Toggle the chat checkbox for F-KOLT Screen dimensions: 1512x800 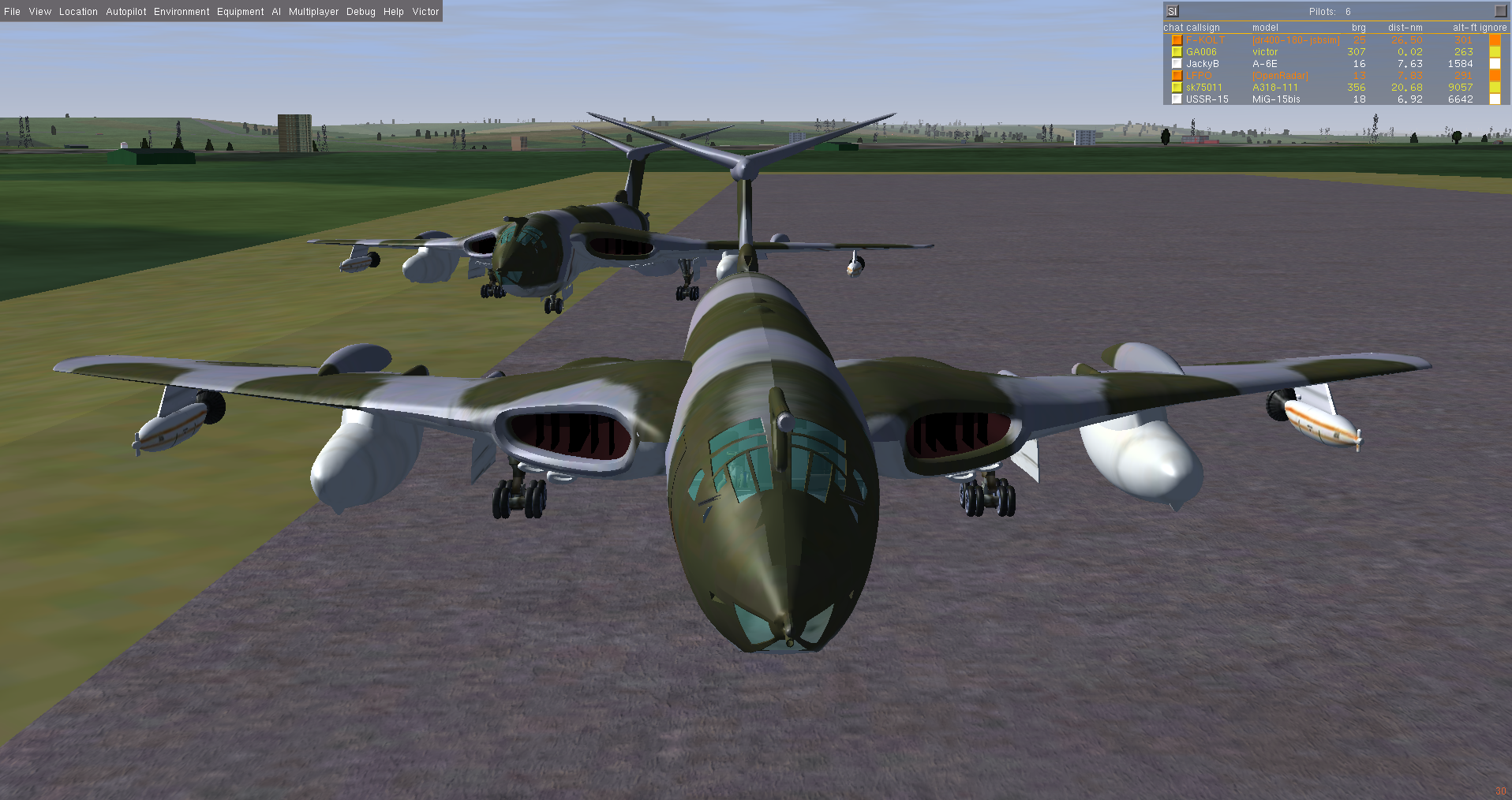(x=1177, y=40)
